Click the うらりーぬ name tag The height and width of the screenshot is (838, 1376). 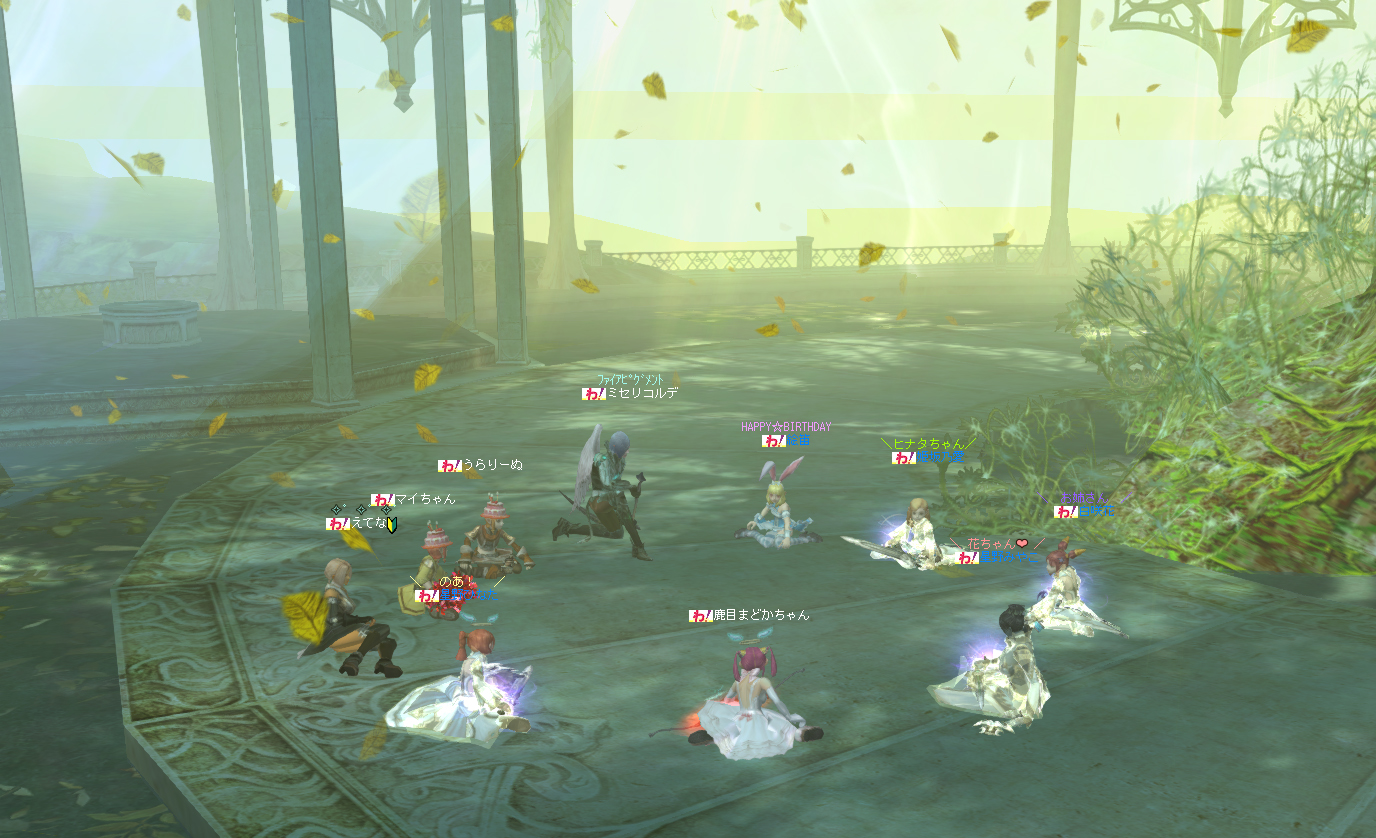492,465
